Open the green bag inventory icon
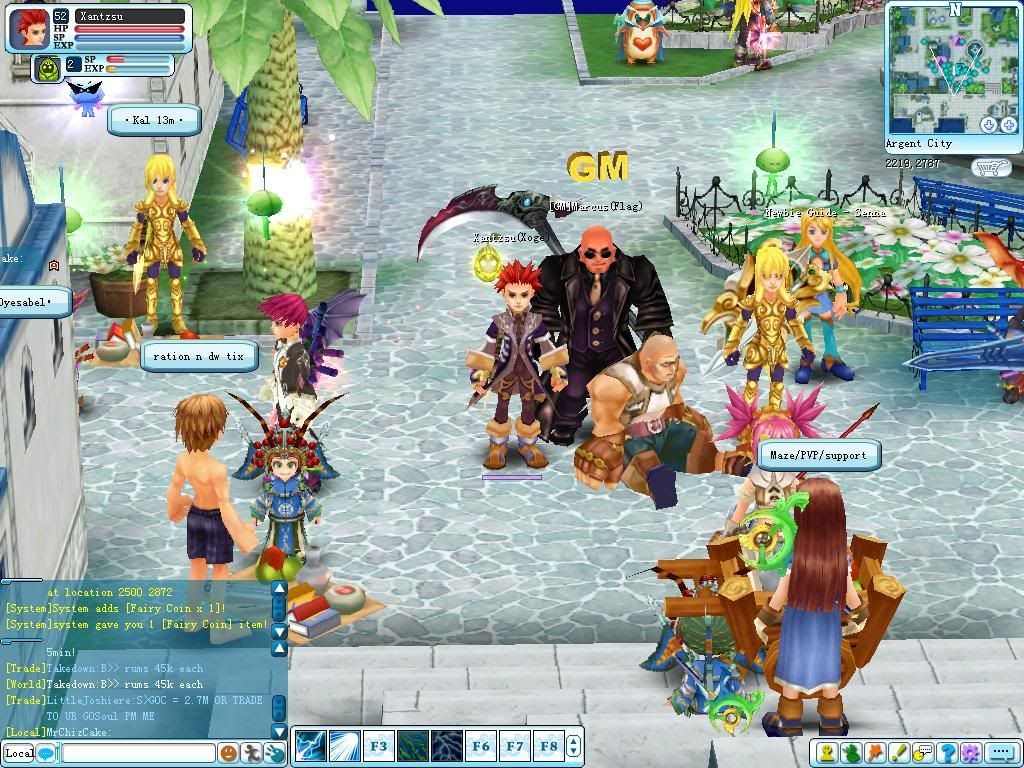This screenshot has width=1024, height=768. click(x=852, y=753)
